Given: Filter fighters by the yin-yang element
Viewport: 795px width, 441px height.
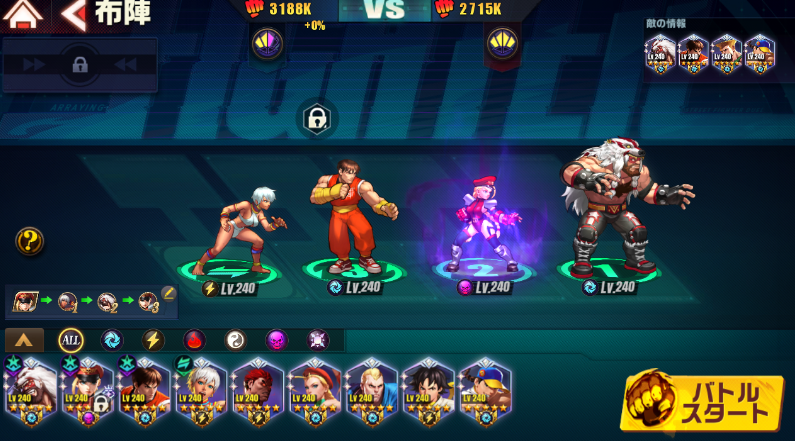Looking at the screenshot, I should 235,340.
